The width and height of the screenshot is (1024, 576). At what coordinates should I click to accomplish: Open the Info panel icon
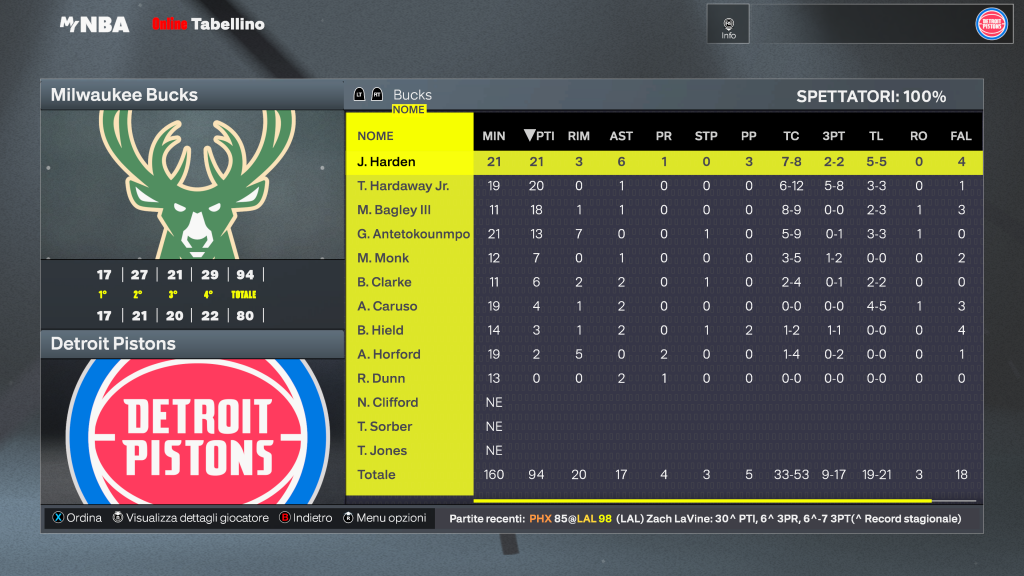click(x=728, y=24)
